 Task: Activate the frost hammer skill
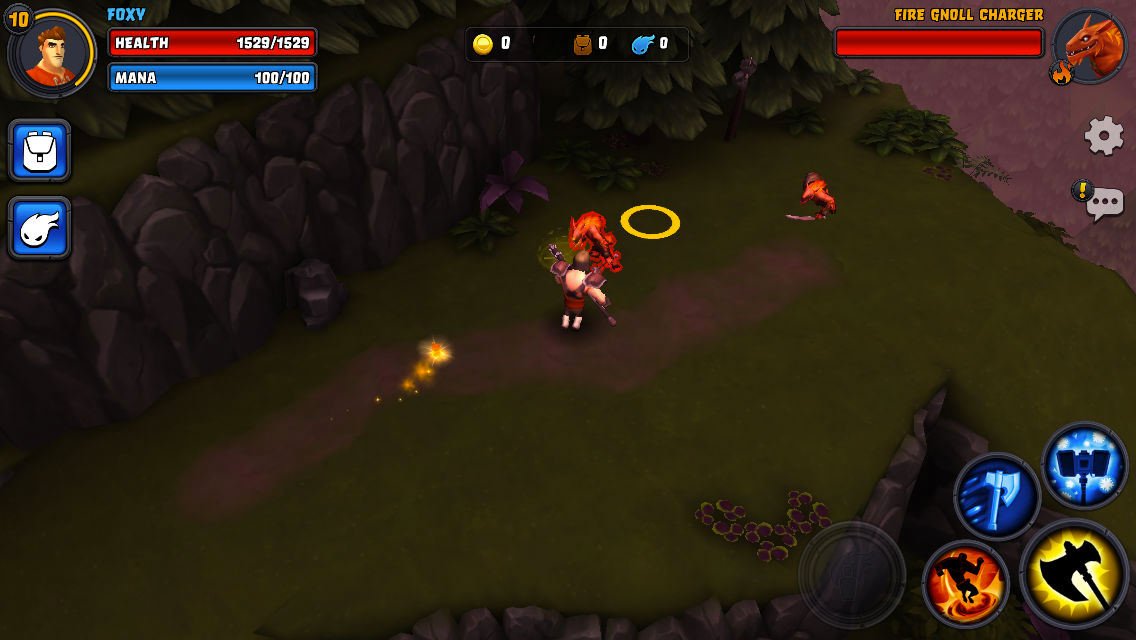click(1084, 465)
